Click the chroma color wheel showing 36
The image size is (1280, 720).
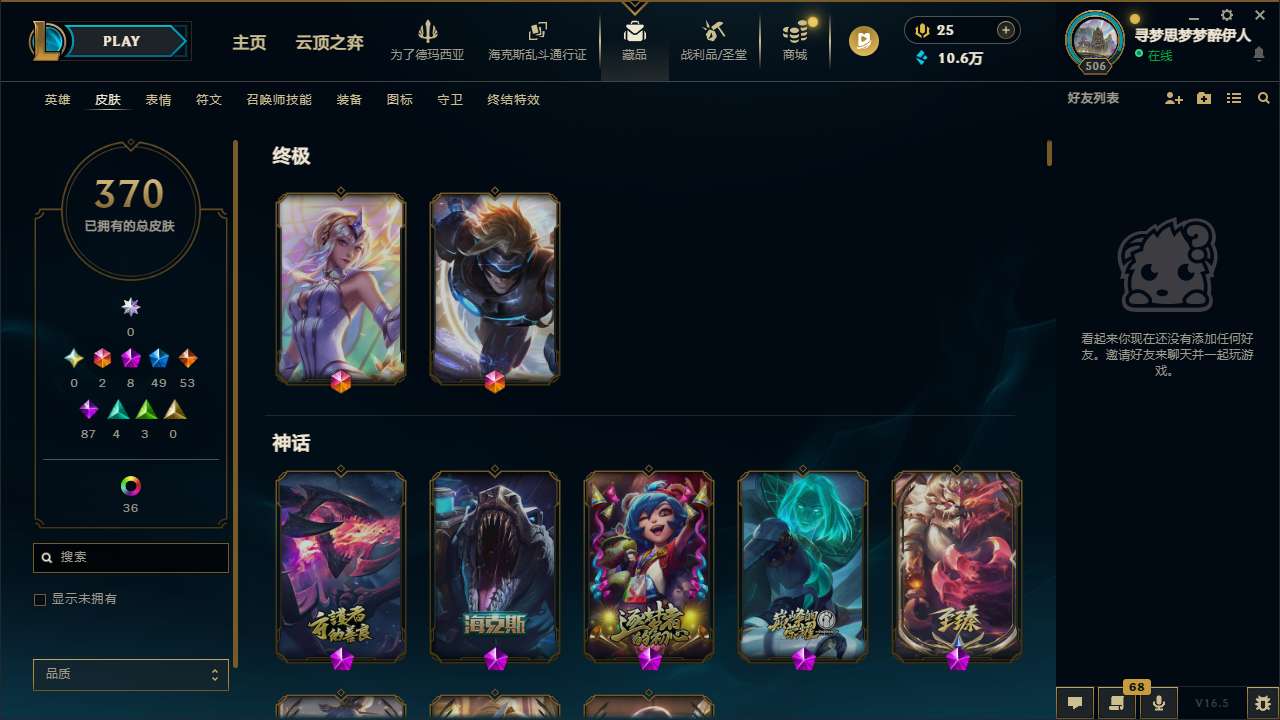[x=130, y=487]
